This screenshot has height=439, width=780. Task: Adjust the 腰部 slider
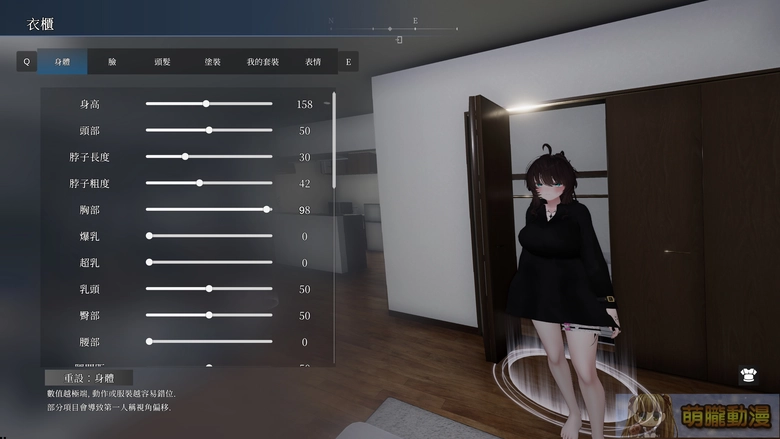[149, 342]
